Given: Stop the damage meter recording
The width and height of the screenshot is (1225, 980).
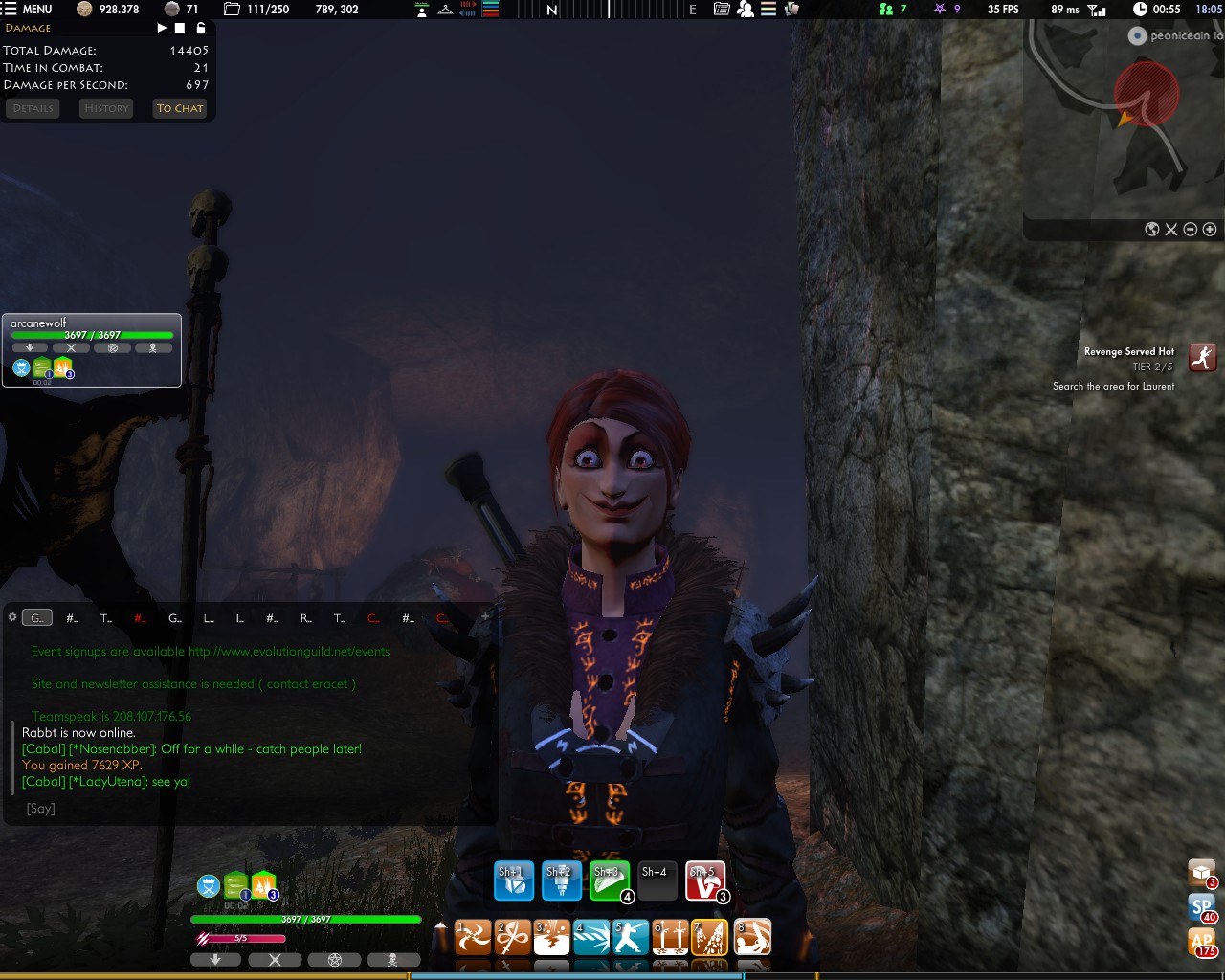Looking at the screenshot, I should [x=180, y=28].
